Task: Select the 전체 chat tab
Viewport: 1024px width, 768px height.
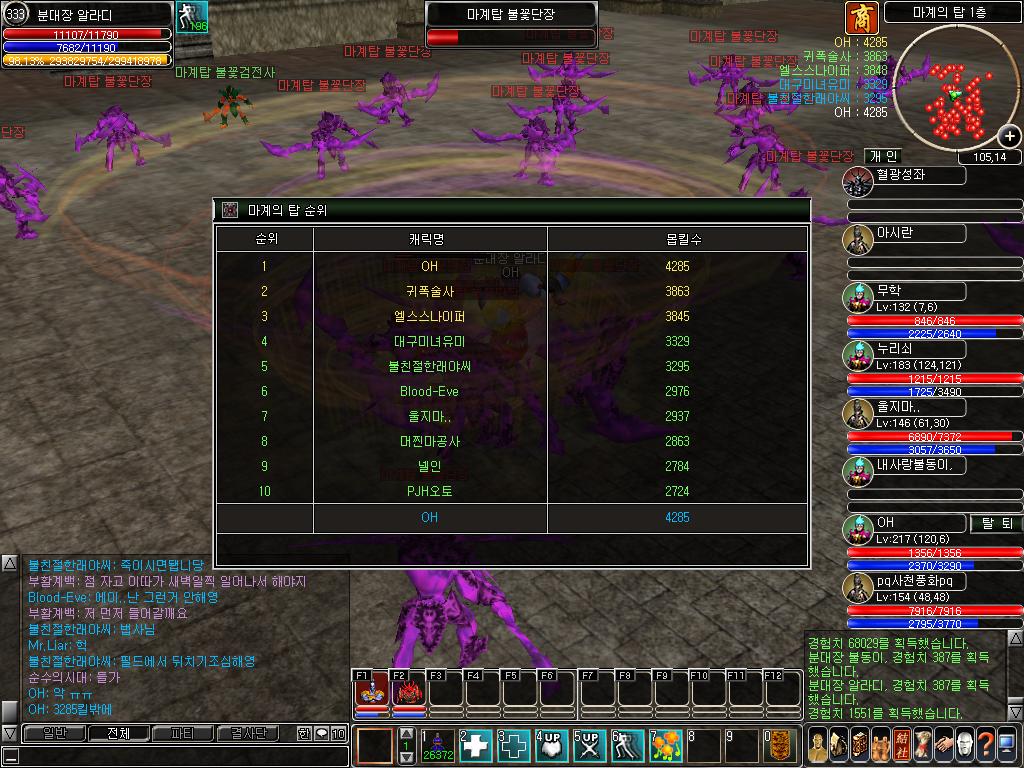Action: pyautogui.click(x=118, y=733)
